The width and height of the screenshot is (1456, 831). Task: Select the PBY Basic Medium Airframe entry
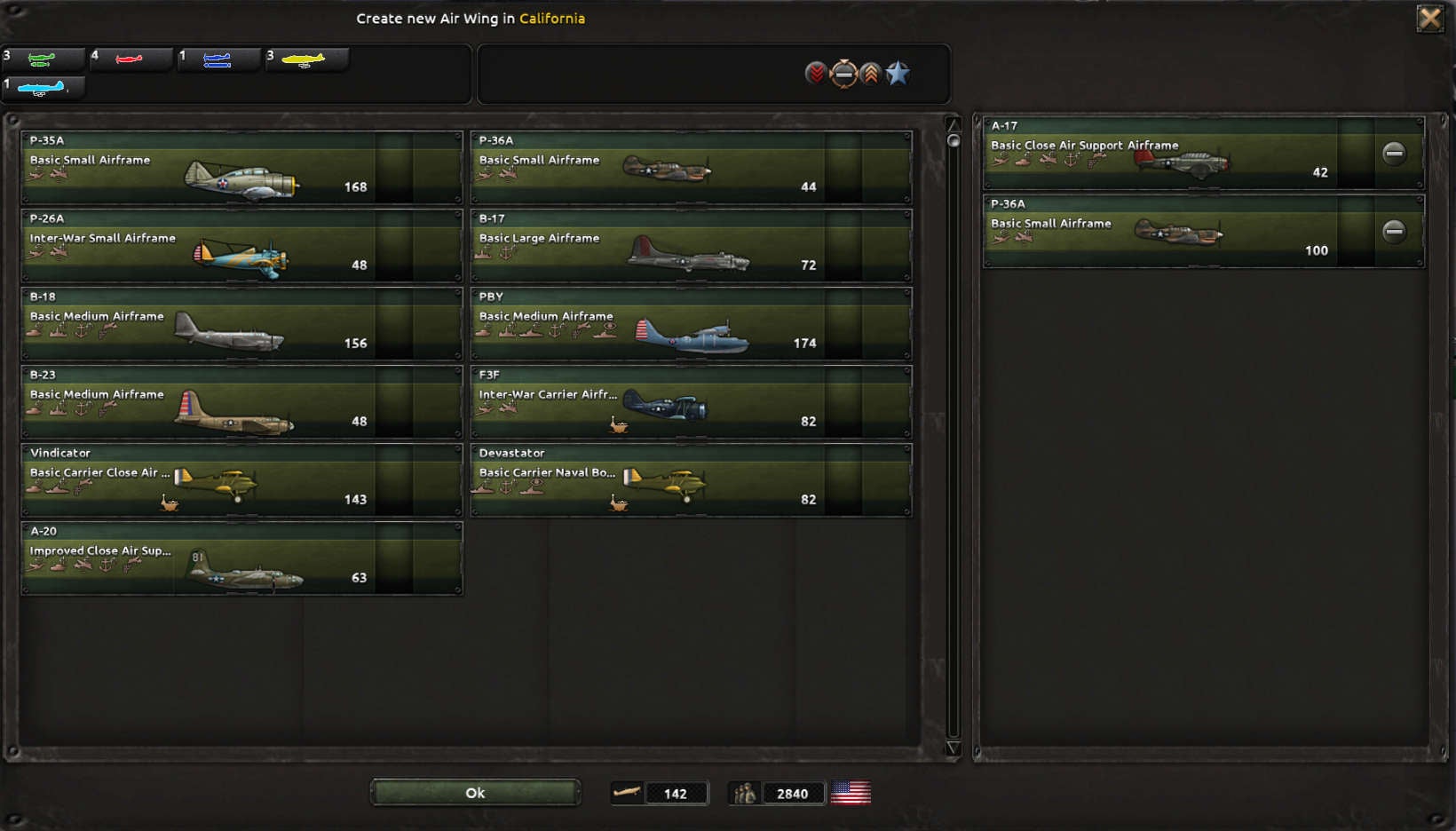(691, 324)
